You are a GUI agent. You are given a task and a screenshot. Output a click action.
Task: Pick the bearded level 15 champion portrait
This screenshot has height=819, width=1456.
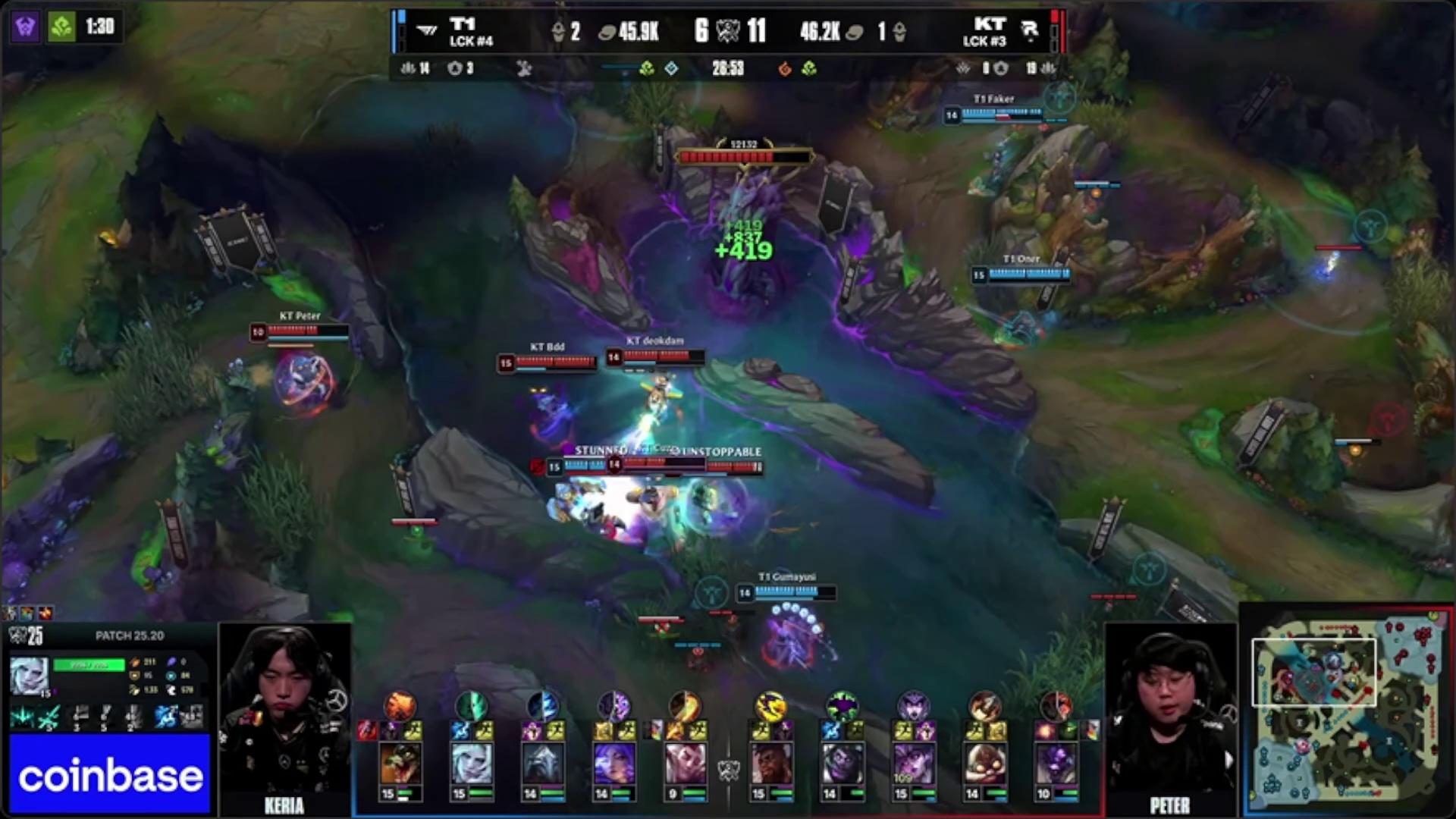click(x=771, y=764)
